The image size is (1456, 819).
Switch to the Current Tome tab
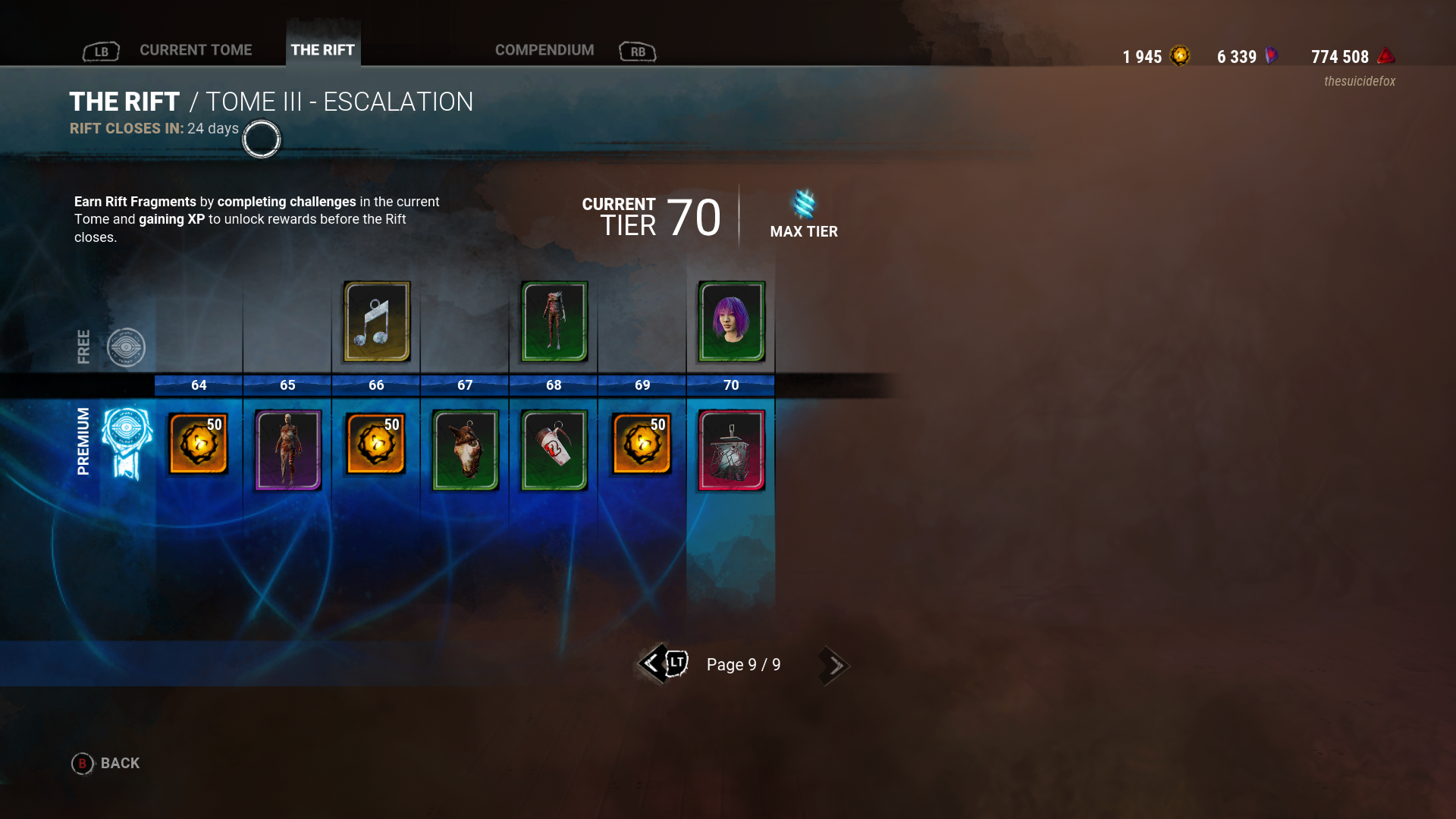tap(195, 50)
